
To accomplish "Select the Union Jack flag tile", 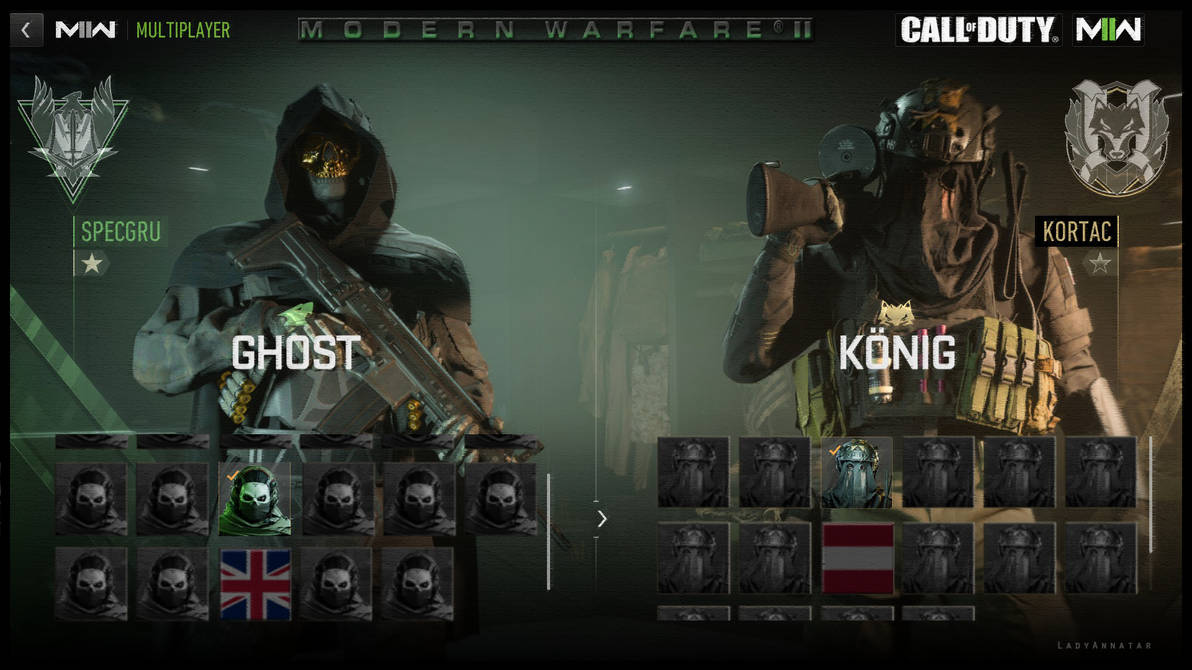I will (x=255, y=584).
